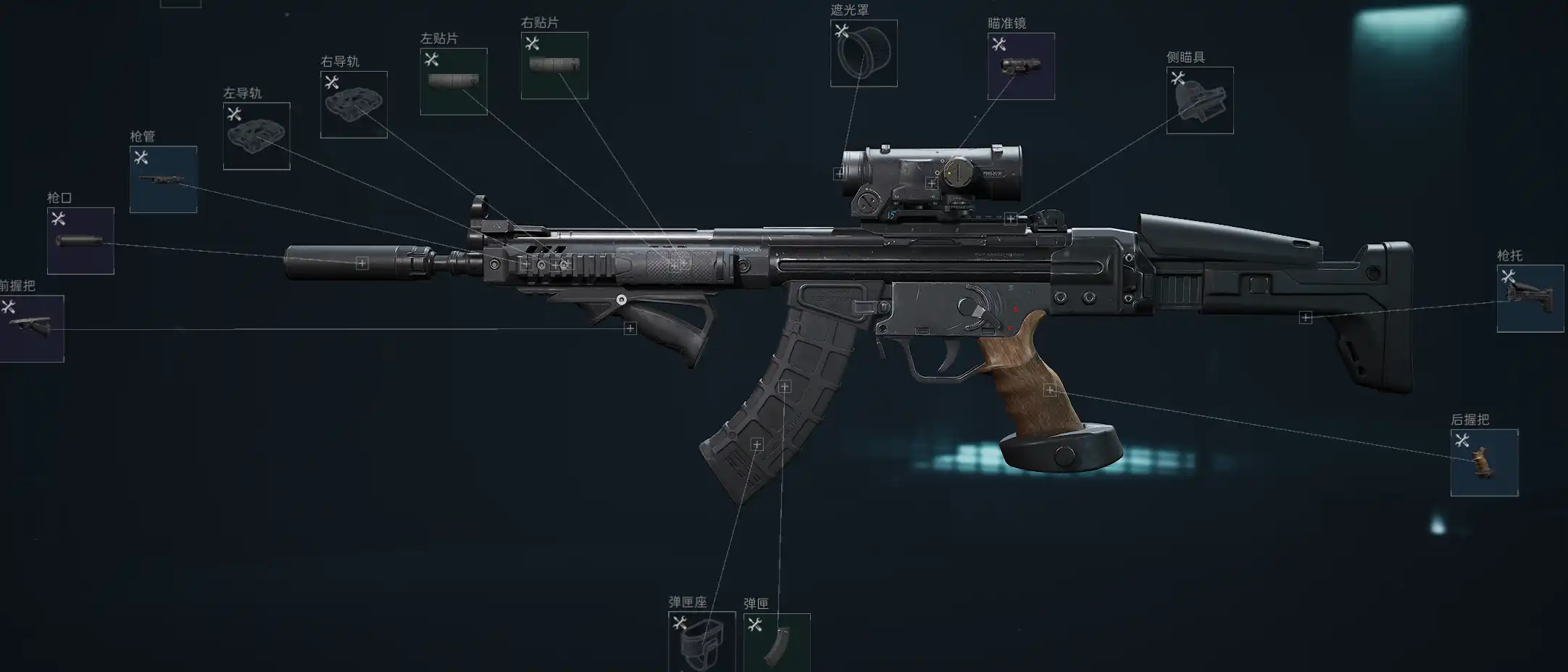Image resolution: width=1568 pixels, height=672 pixels.
Task: Open the 左贴片 left patch slot
Action: [x=454, y=81]
